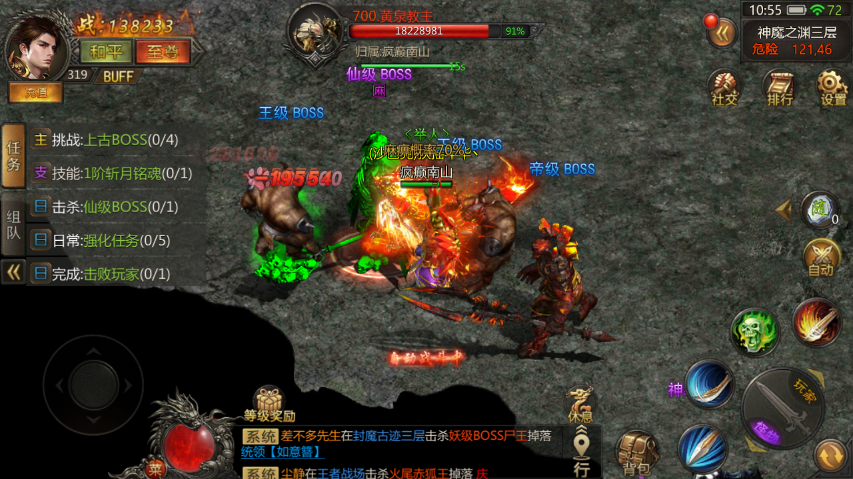Open the 社交 social menu
The height and width of the screenshot is (479, 853).
pos(724,87)
